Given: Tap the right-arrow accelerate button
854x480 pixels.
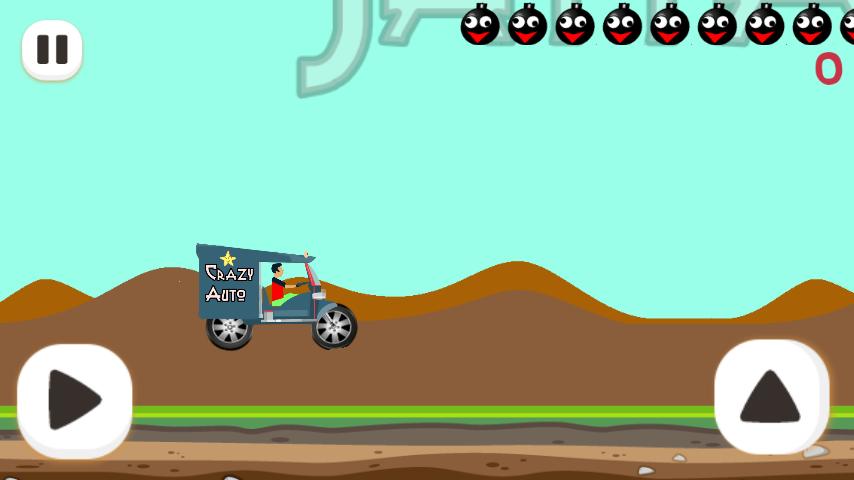Looking at the screenshot, I should coord(74,400).
